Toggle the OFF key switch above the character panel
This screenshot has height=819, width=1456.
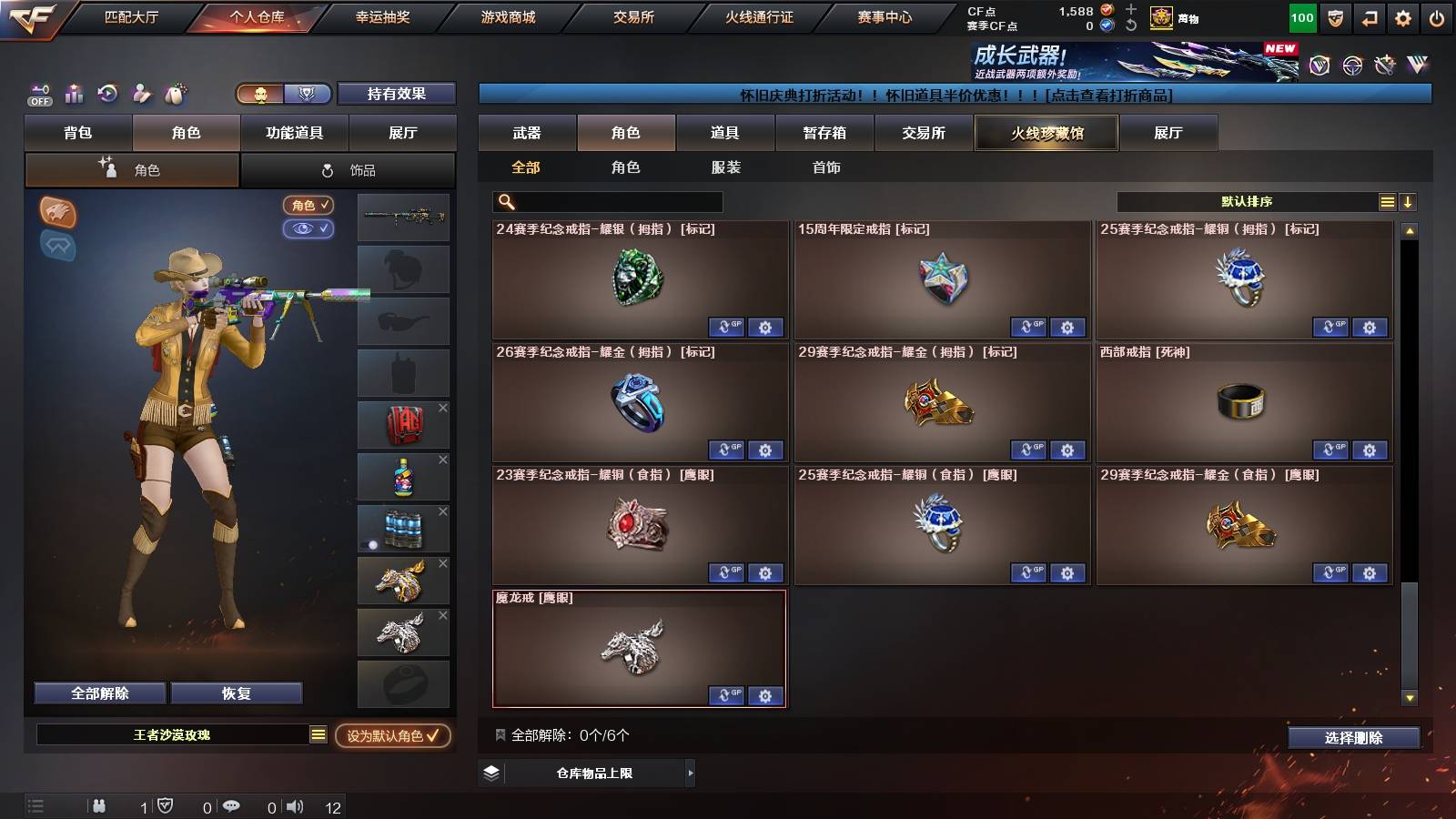(x=38, y=94)
